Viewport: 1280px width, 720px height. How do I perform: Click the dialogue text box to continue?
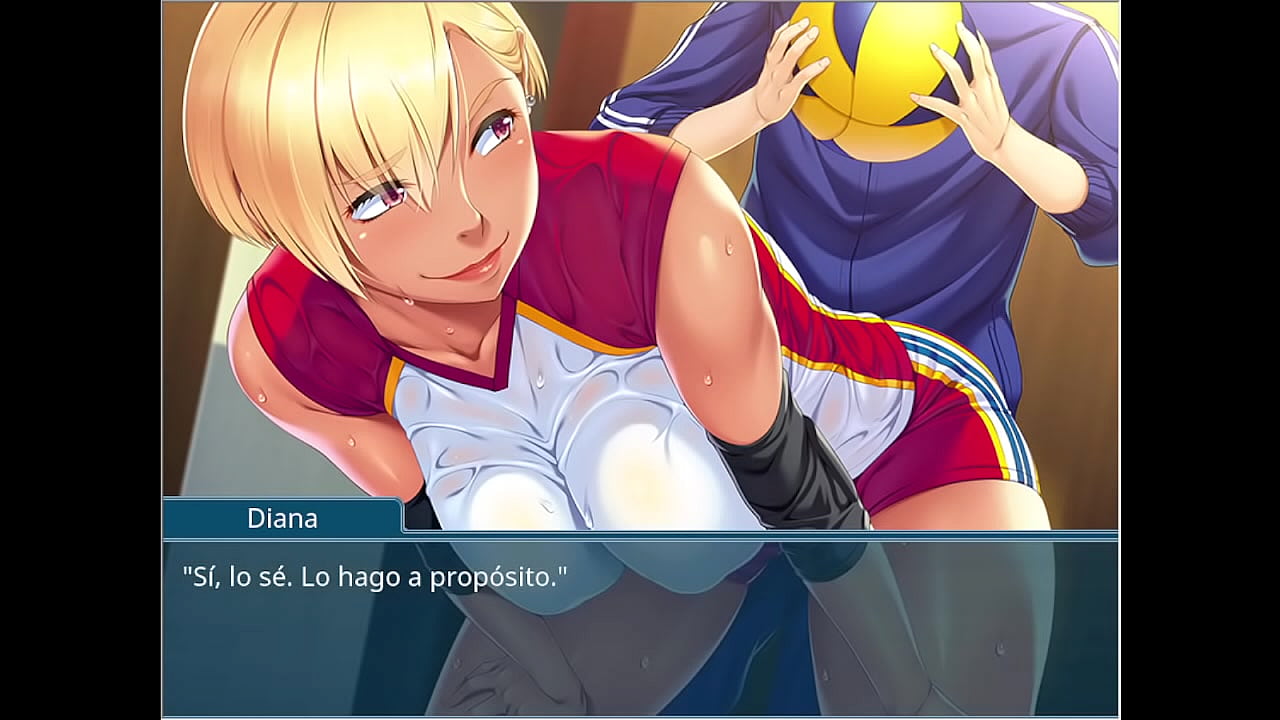[x=640, y=626]
